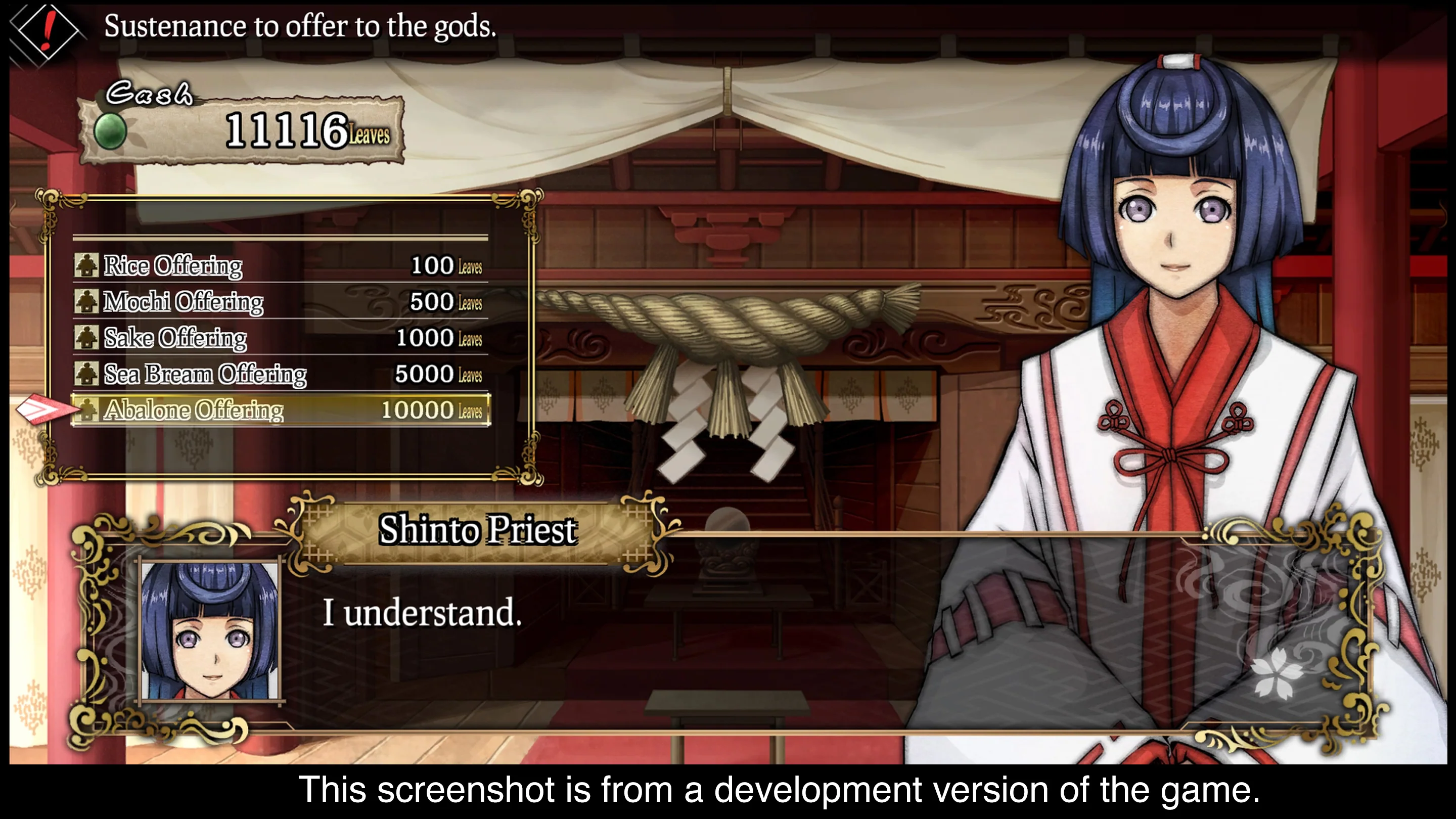Click the Abalone Offering item icon
The height and width of the screenshot is (819, 1456).
click(87, 410)
